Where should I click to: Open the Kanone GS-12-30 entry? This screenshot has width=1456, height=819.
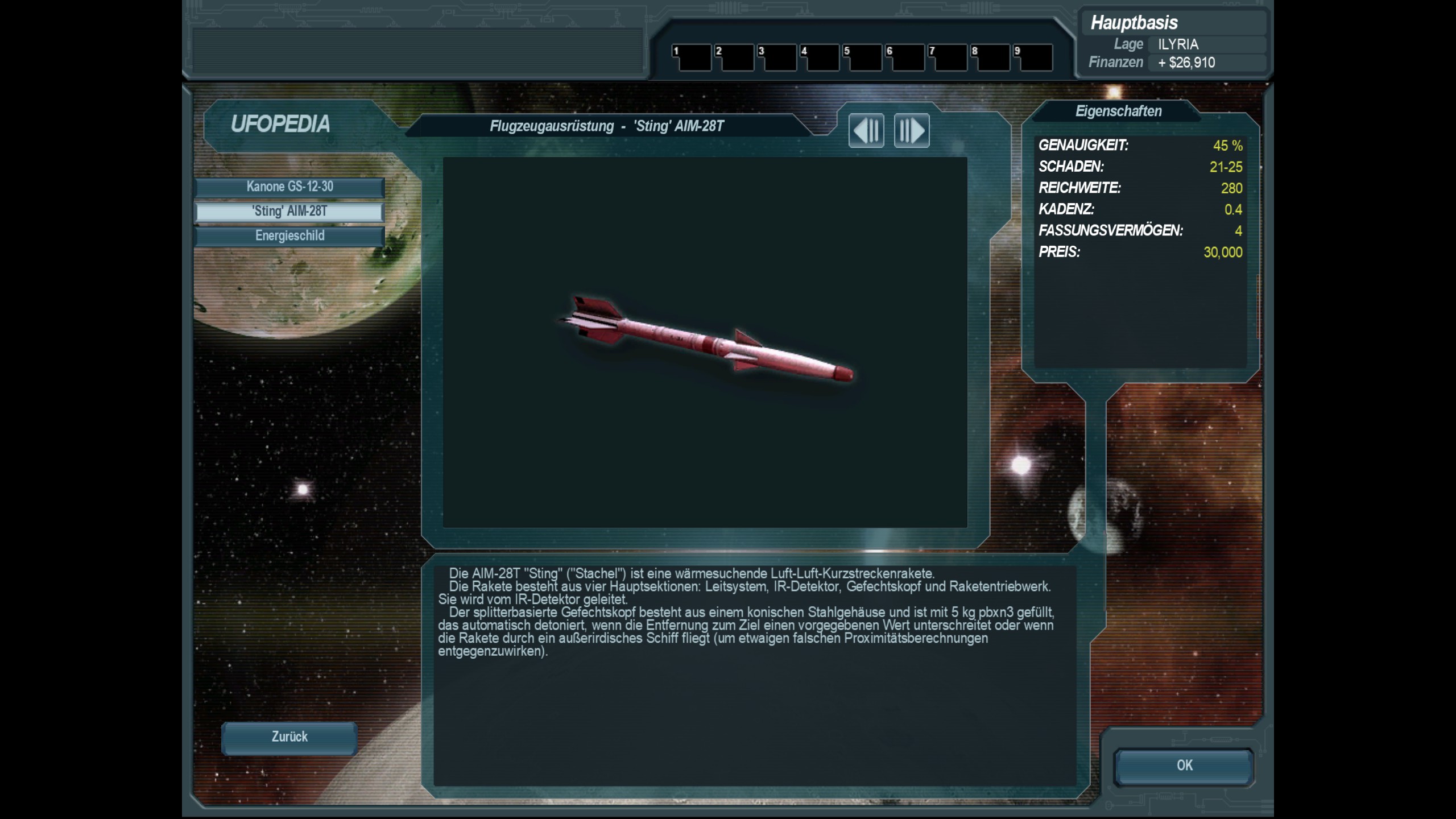coord(289,187)
